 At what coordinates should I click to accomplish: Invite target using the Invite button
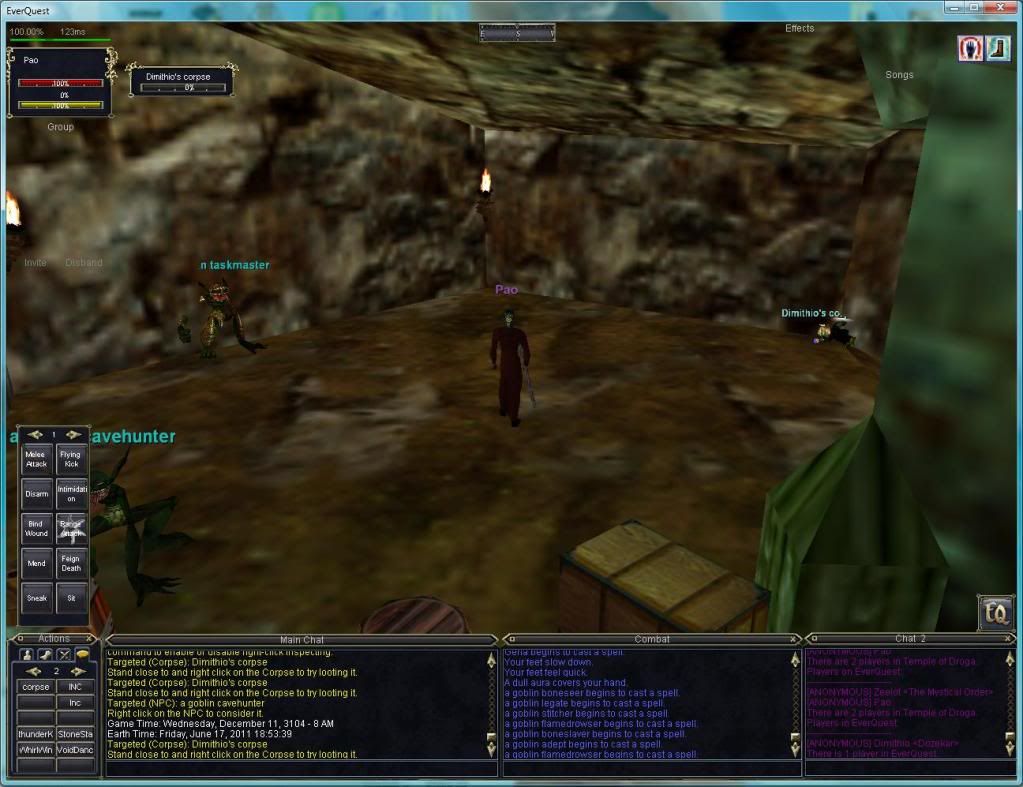[x=35, y=263]
